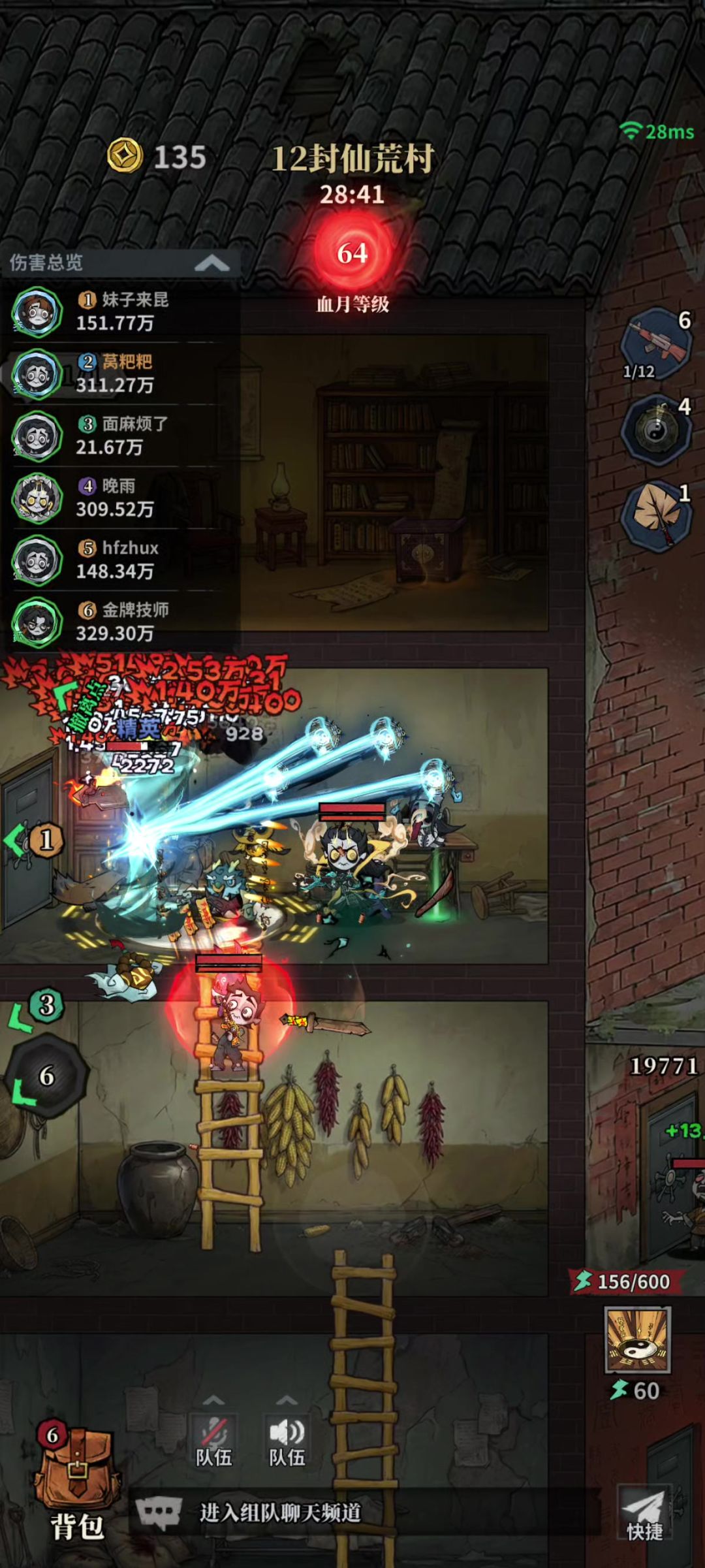
Task: Use the palm-leaf fan item
Action: (657, 515)
